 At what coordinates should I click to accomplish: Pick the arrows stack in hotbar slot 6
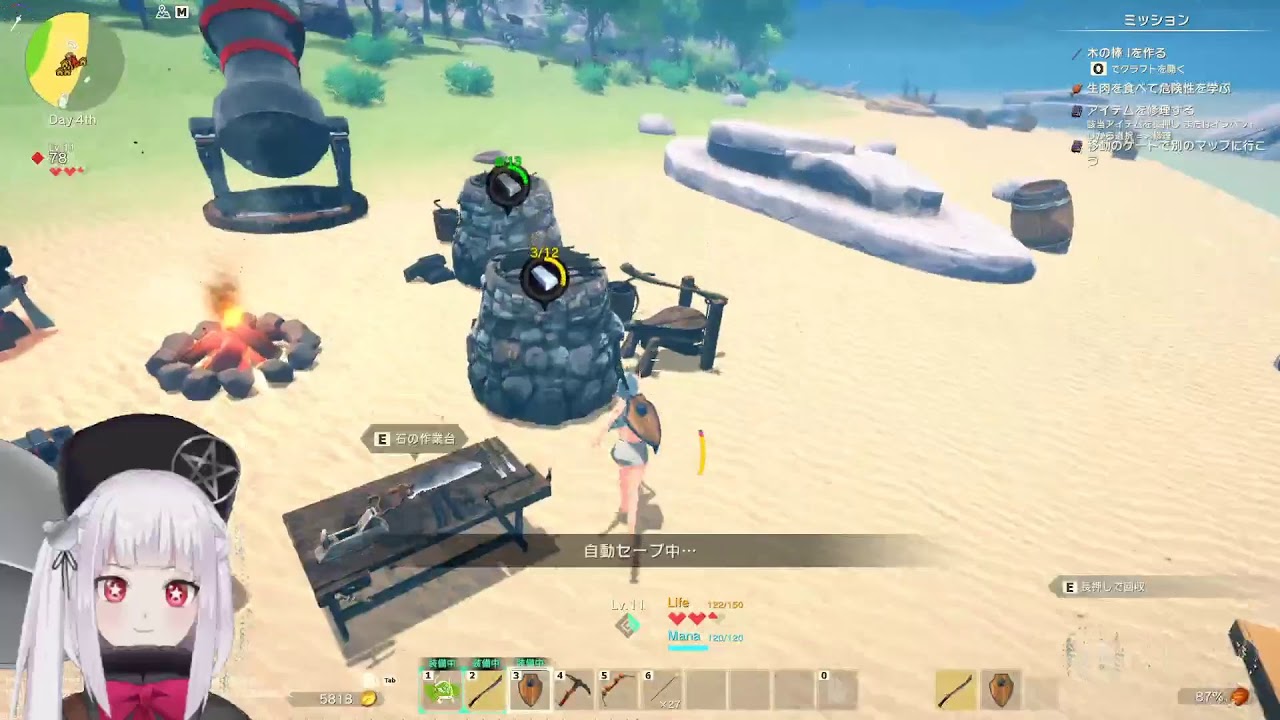pos(662,690)
